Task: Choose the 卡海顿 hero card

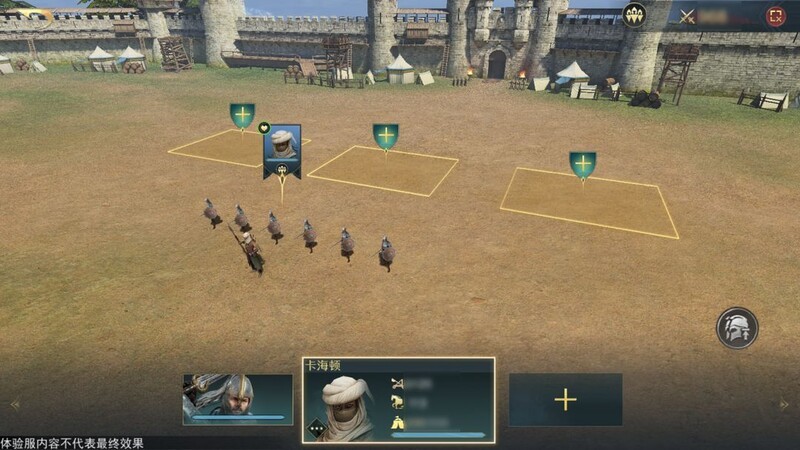Action: coord(398,400)
